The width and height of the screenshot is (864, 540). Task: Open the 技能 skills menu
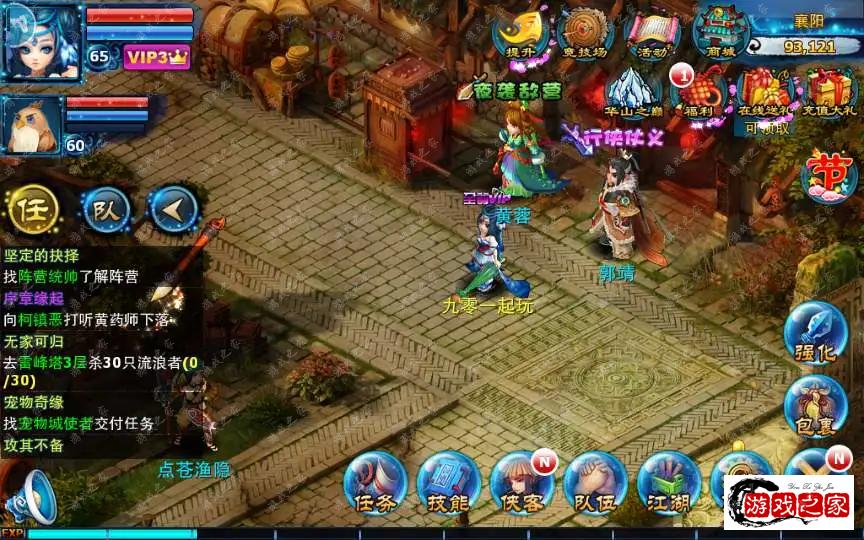(448, 483)
